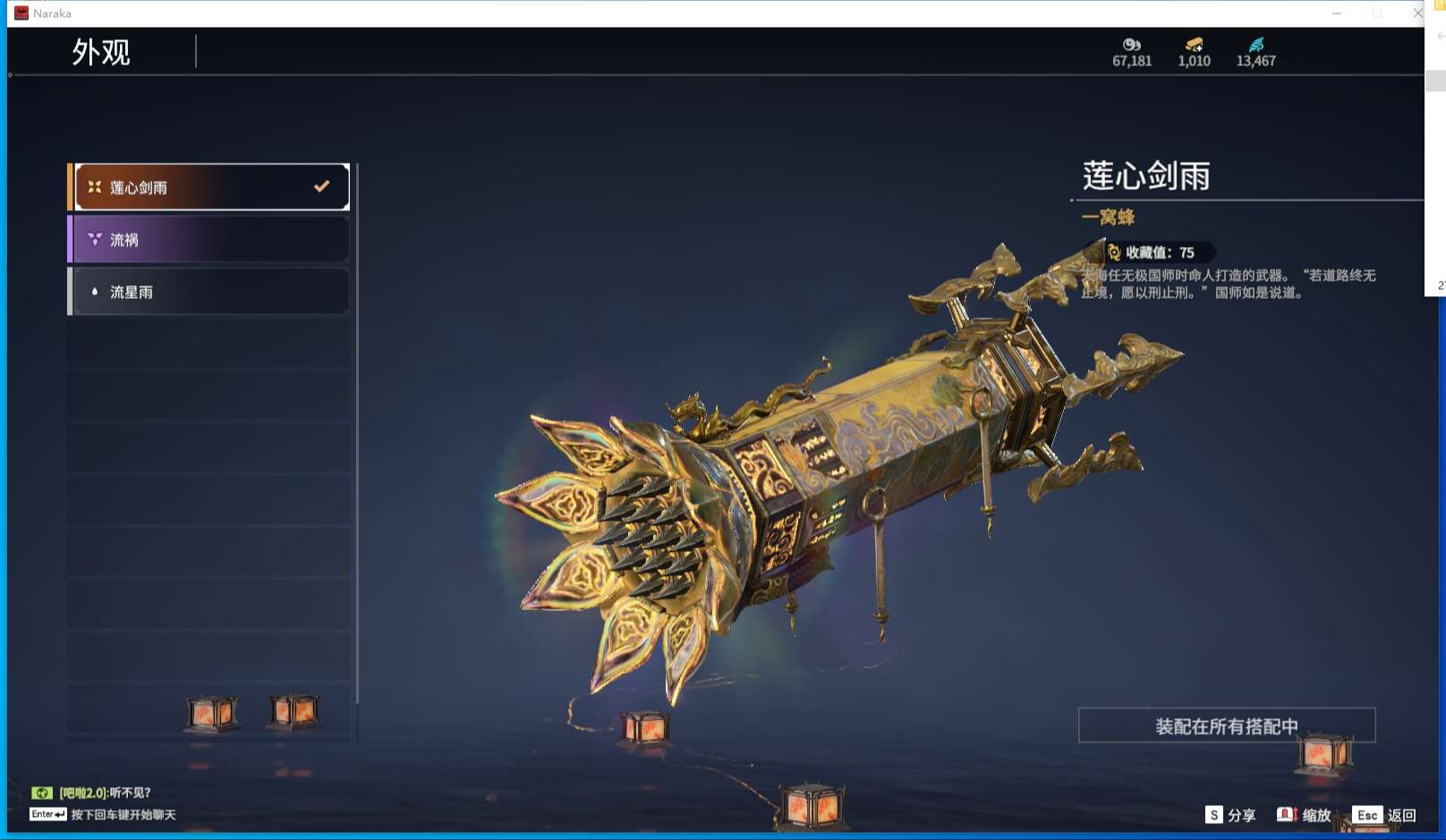Activate the 缩放 zoom control
This screenshot has width=1446, height=840.
point(1304,815)
